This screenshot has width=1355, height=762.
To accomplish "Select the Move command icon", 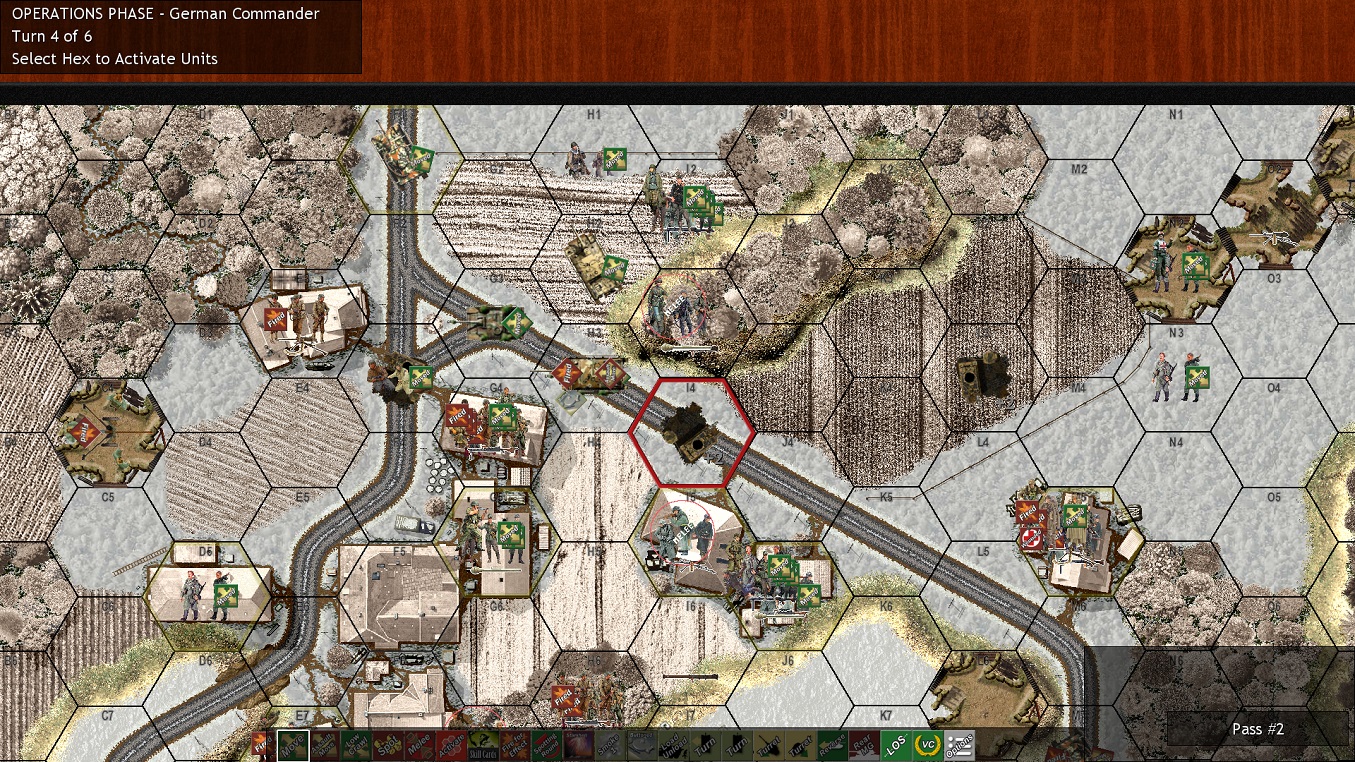I will coord(291,745).
